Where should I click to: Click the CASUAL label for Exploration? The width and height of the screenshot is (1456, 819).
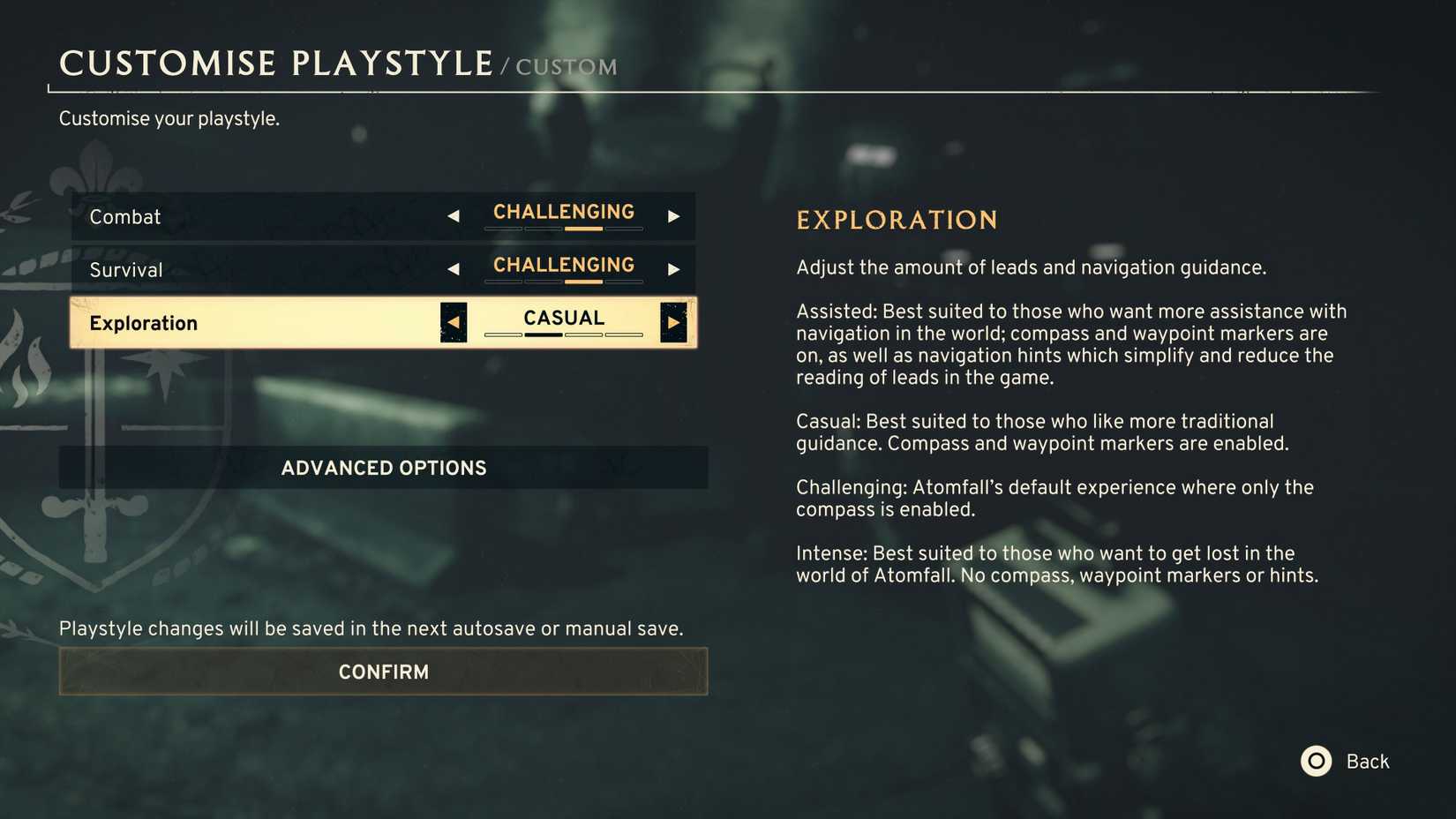point(563,318)
